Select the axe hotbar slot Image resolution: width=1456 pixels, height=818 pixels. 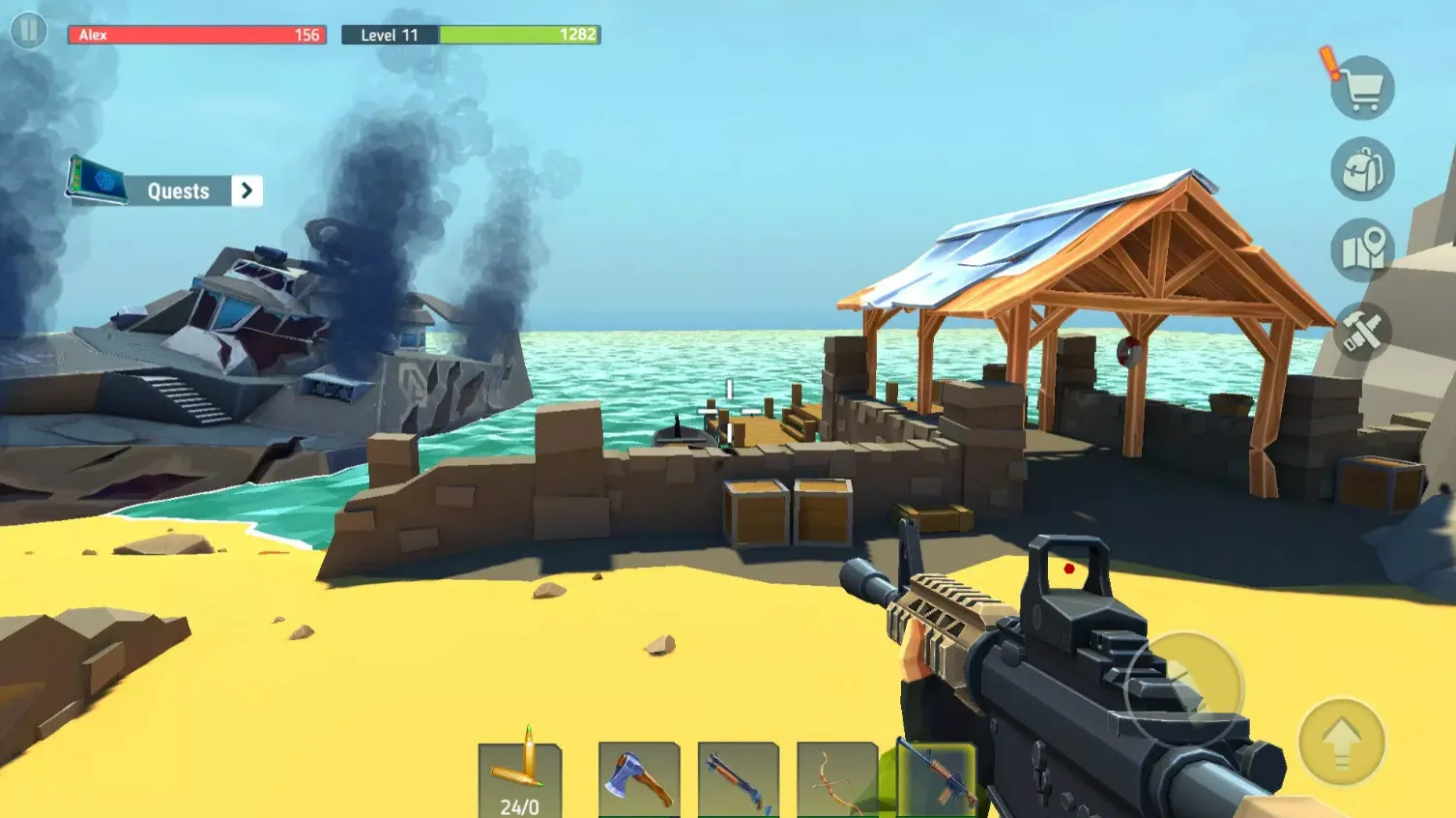coord(639,779)
